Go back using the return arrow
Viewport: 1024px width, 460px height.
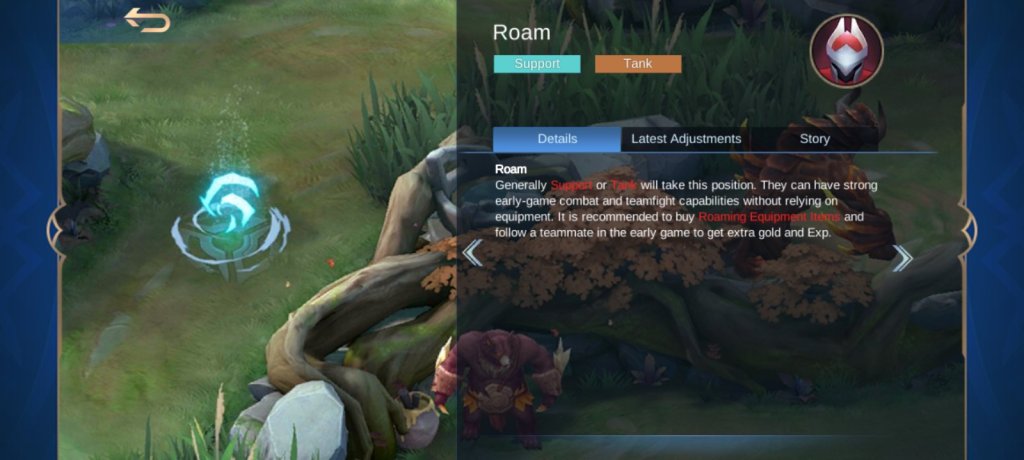(x=147, y=20)
